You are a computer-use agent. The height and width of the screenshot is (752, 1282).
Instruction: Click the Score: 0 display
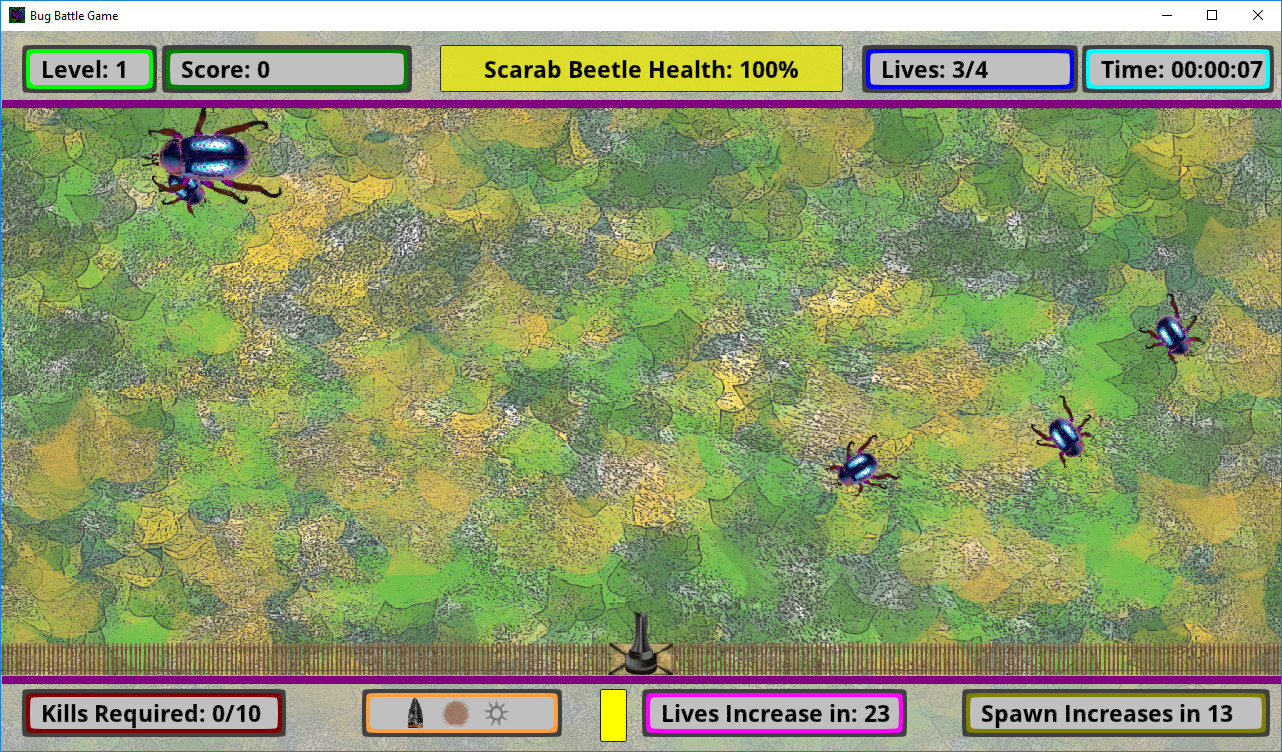(287, 69)
